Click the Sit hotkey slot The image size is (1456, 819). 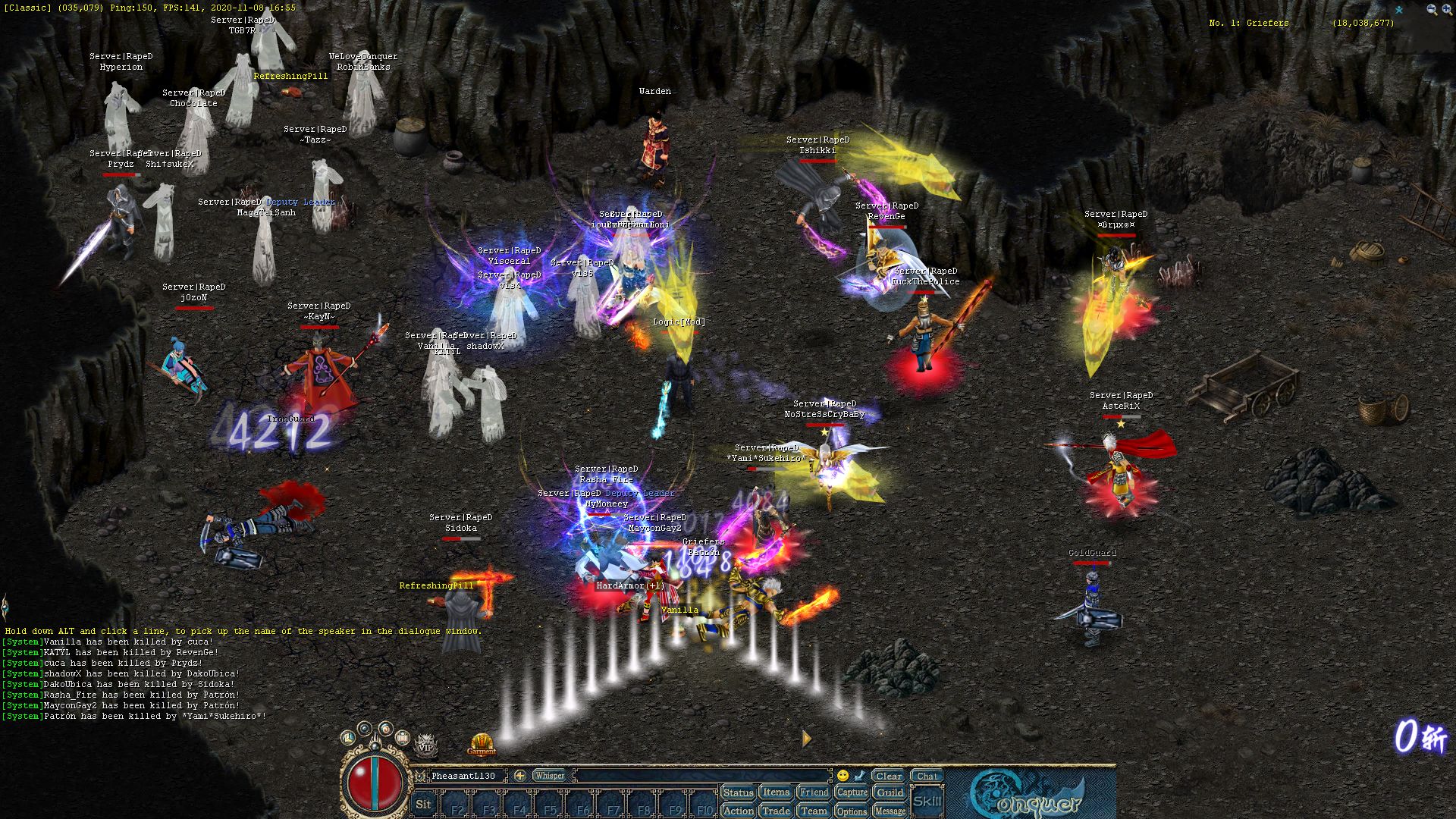click(x=423, y=805)
